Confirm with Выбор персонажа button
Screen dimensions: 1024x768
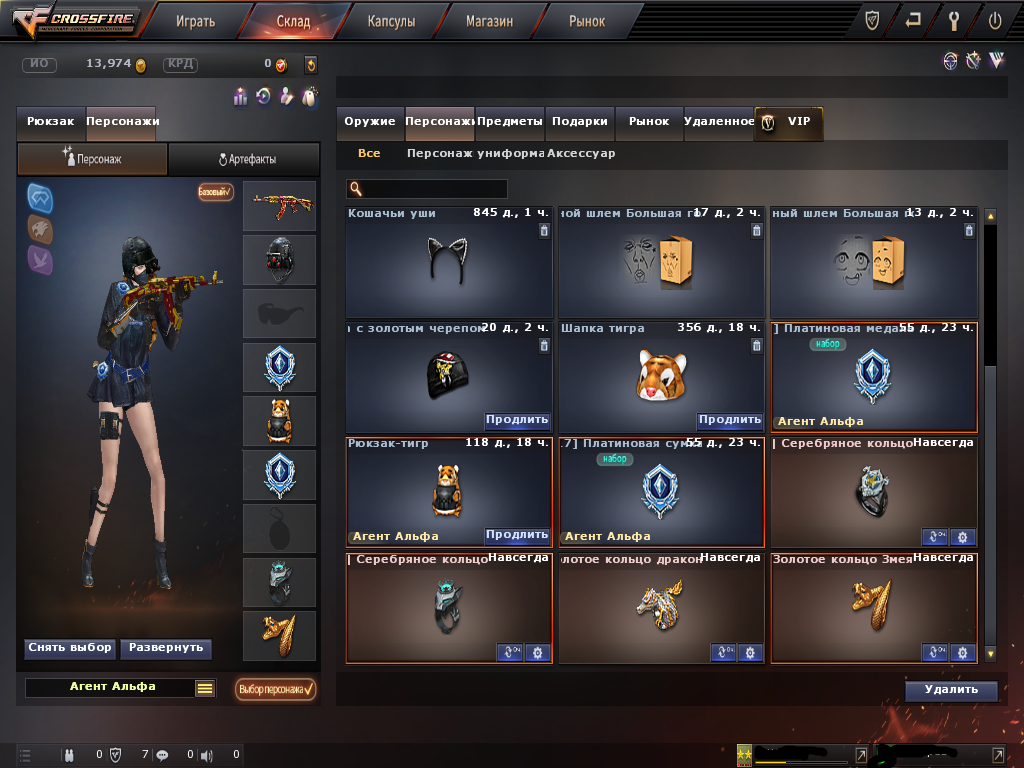[275, 689]
